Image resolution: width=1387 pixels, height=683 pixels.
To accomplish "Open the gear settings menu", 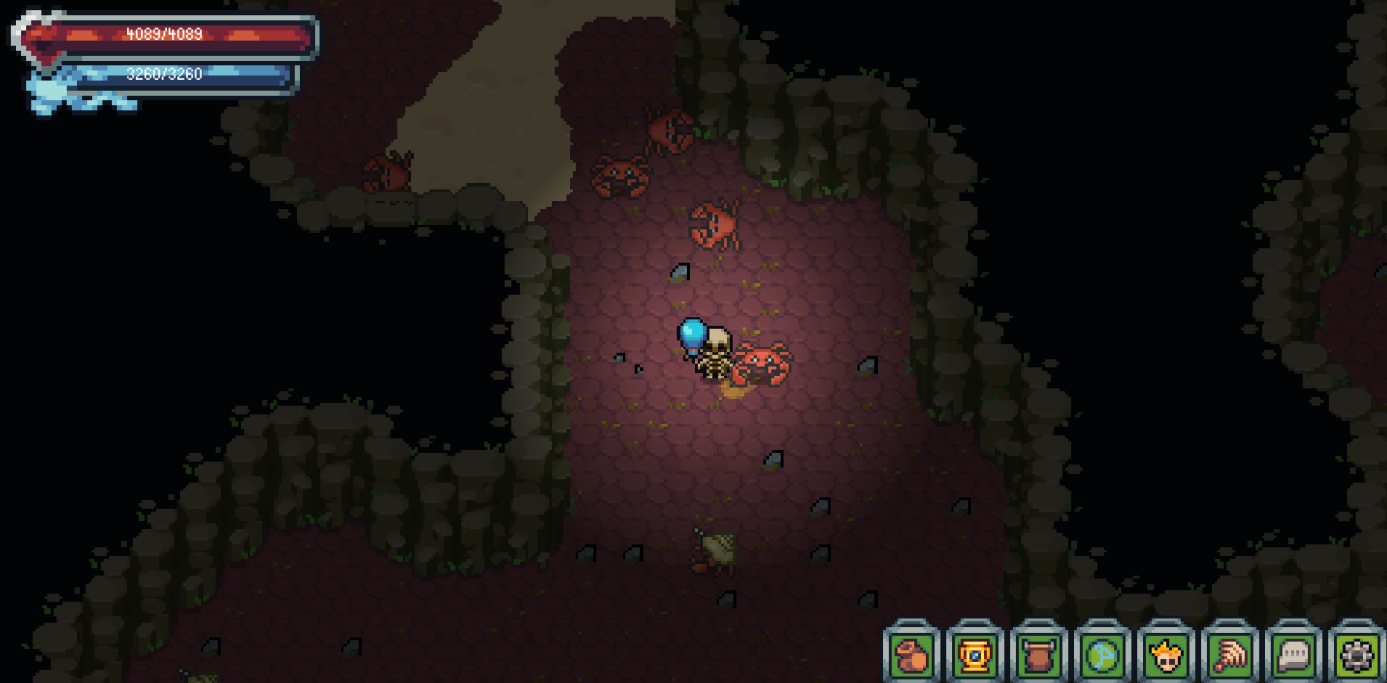I will tap(1357, 656).
